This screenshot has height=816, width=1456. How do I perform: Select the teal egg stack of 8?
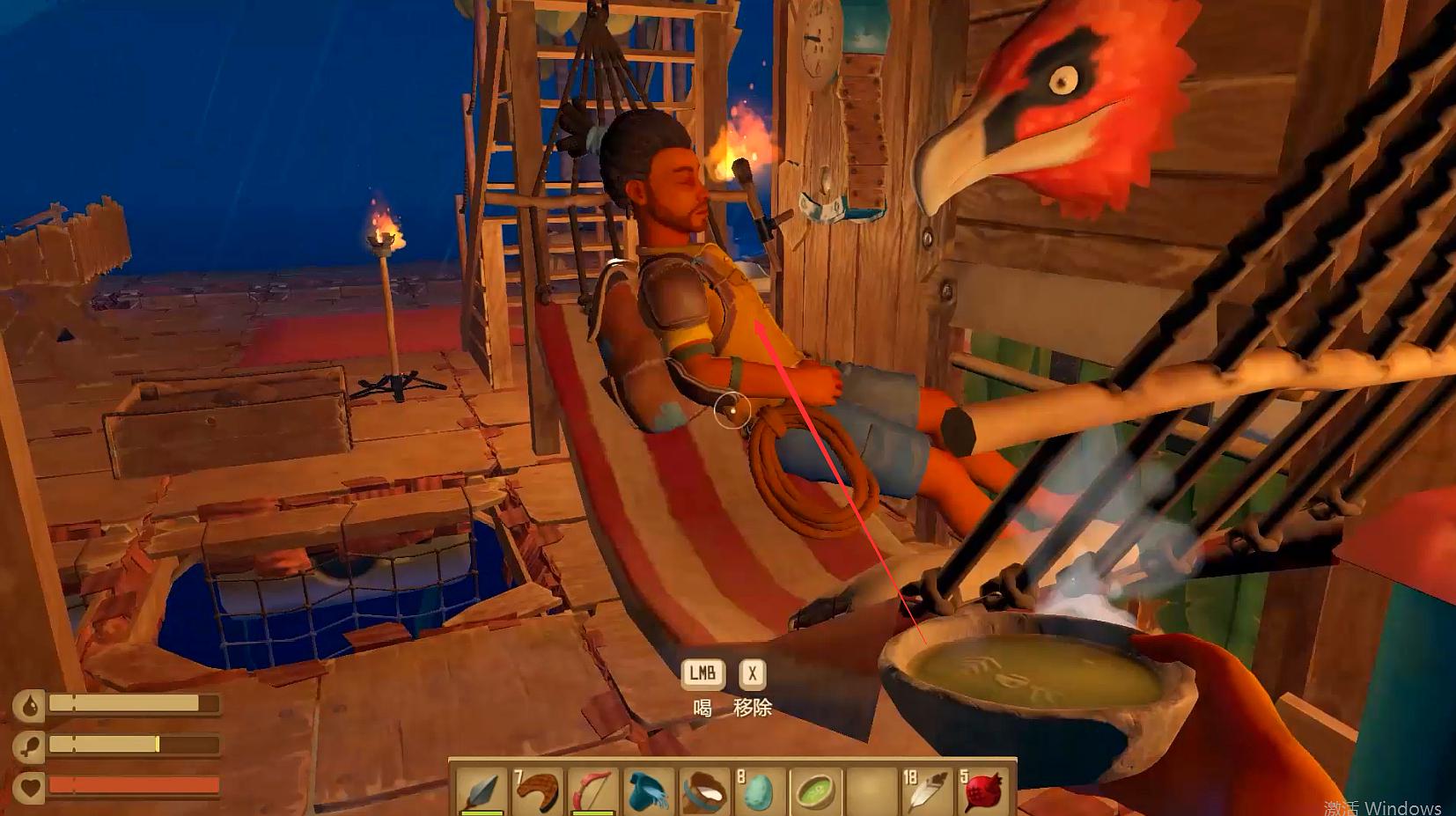759,790
